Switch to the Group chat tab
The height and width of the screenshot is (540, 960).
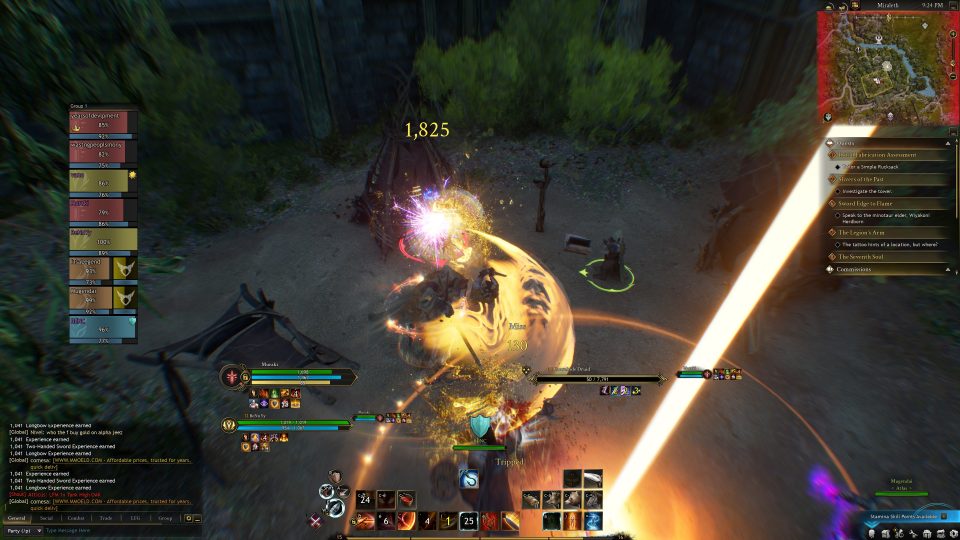click(165, 518)
